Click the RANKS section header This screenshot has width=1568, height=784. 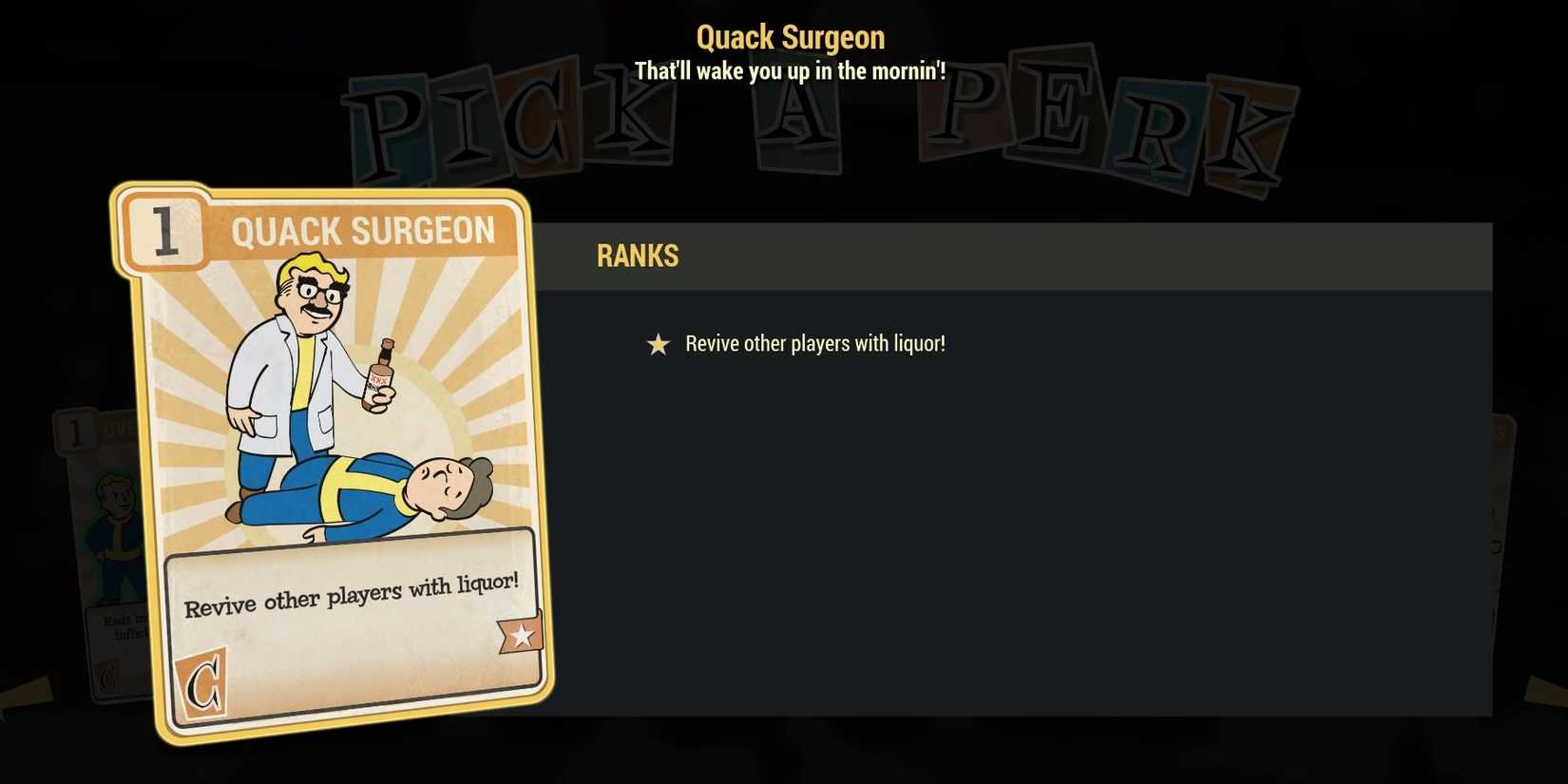tap(638, 255)
